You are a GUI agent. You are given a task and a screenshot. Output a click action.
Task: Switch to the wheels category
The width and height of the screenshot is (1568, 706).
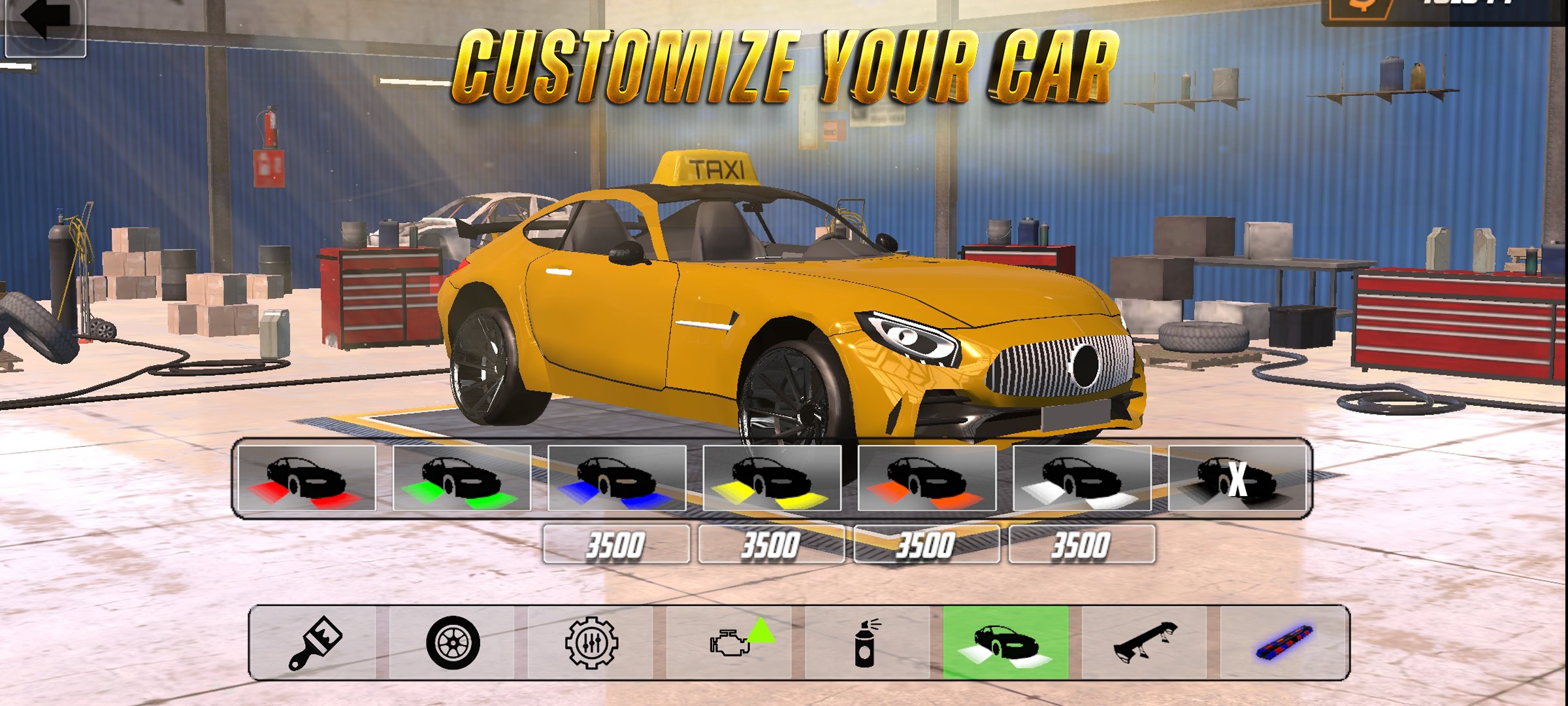click(453, 642)
